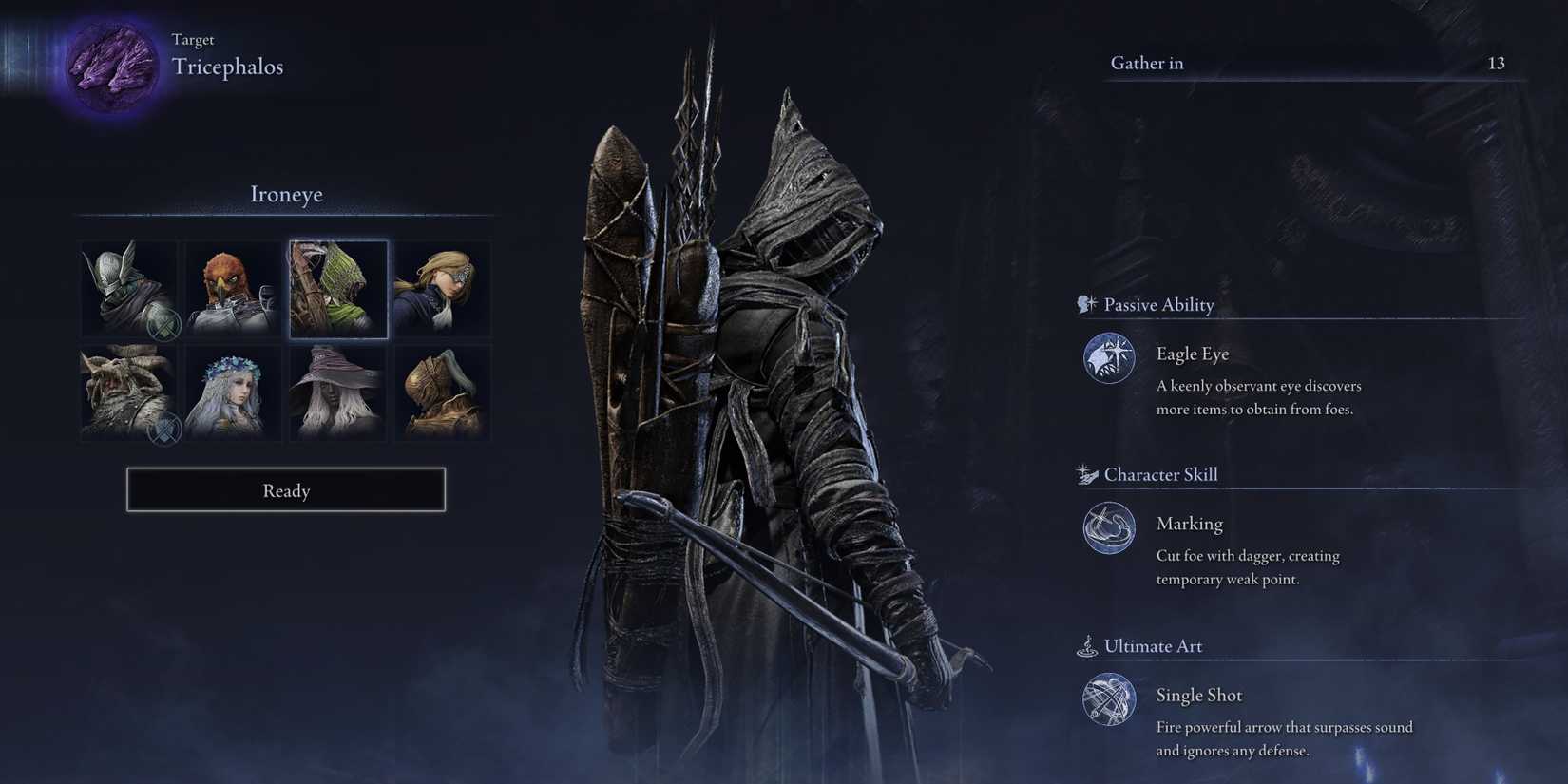
Task: Toggle the unavailable marker on the horned character portrait
Action: (163, 430)
